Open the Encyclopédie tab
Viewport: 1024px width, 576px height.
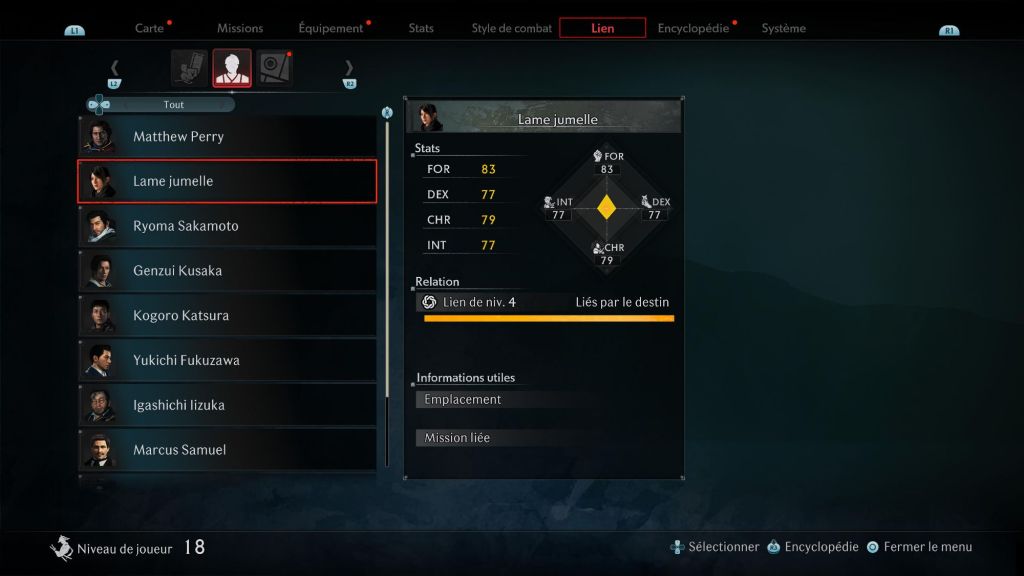point(693,28)
